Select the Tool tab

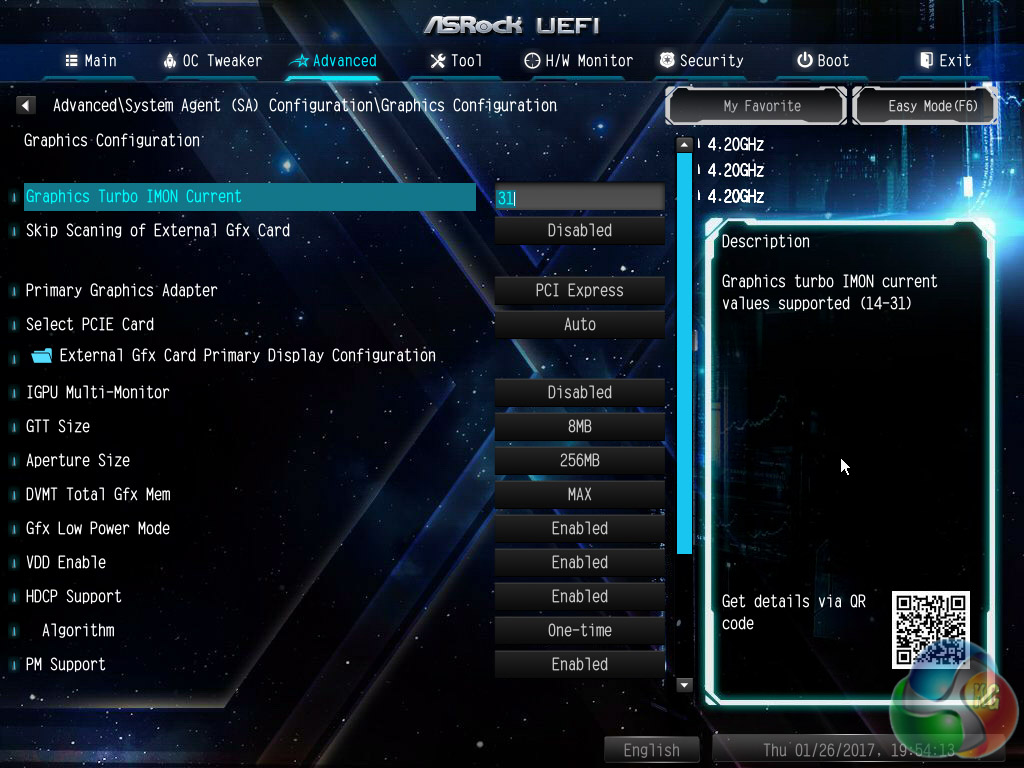pos(456,61)
